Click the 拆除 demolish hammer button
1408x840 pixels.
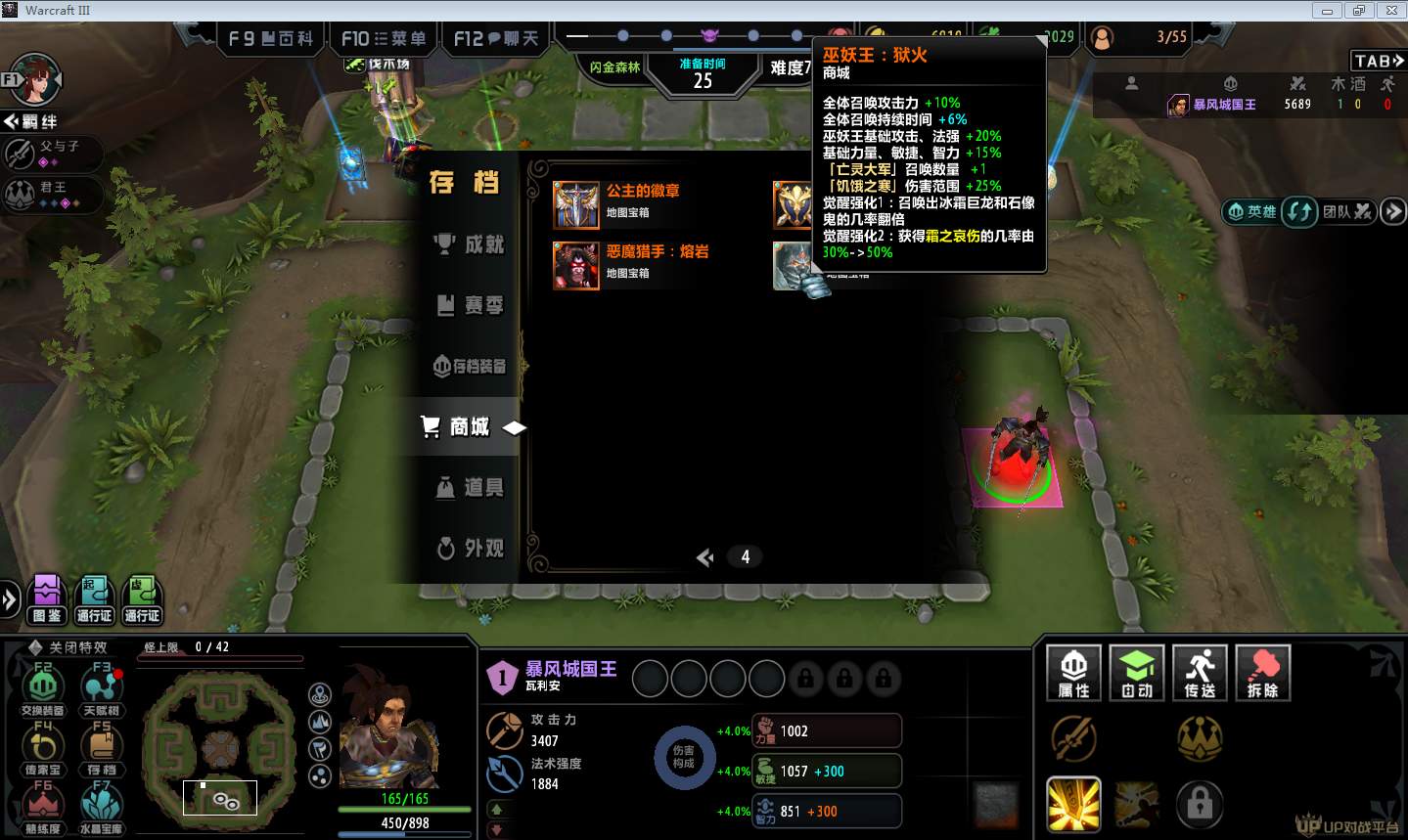1262,673
